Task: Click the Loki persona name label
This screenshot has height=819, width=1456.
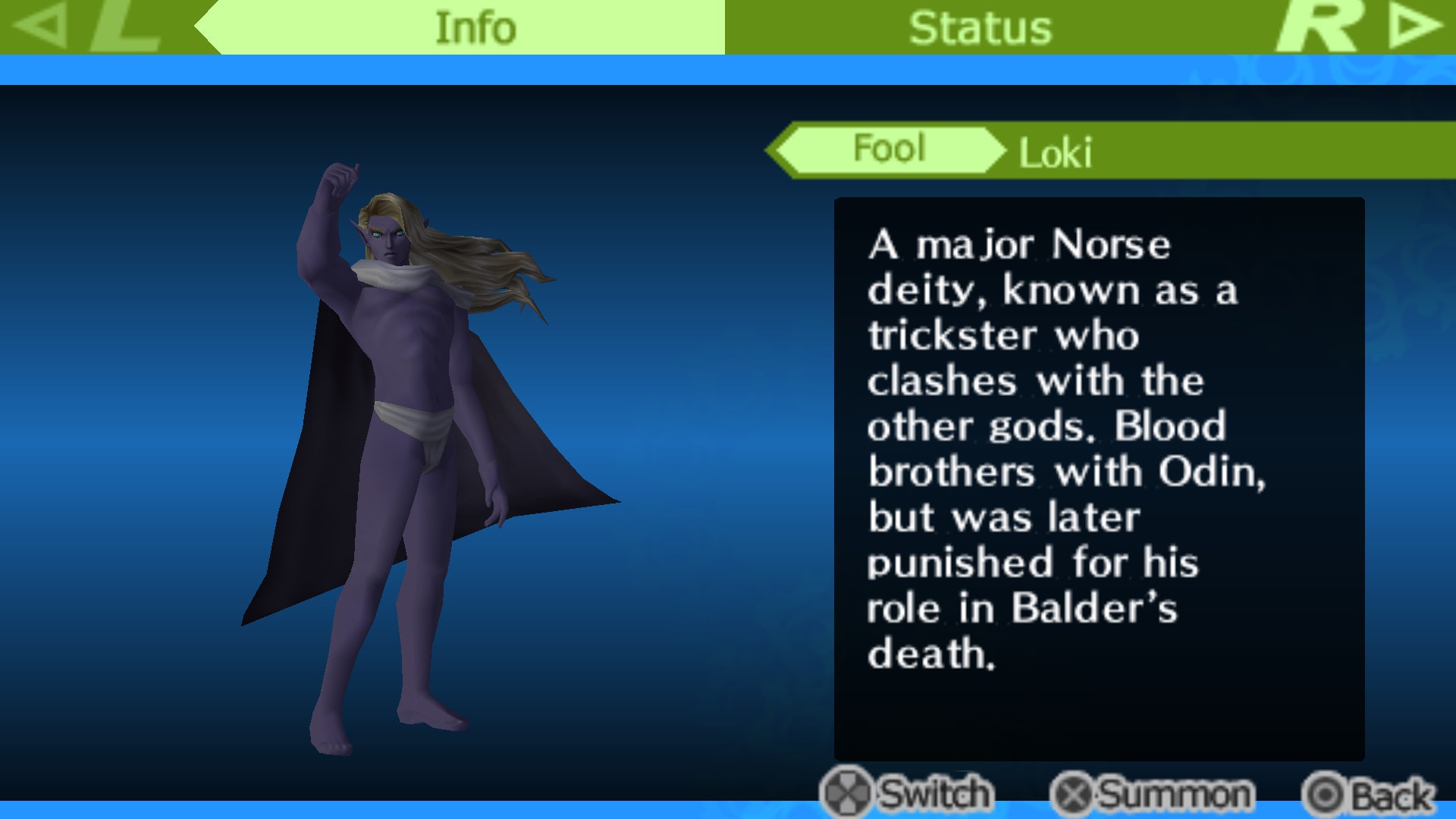Action: tap(1059, 150)
